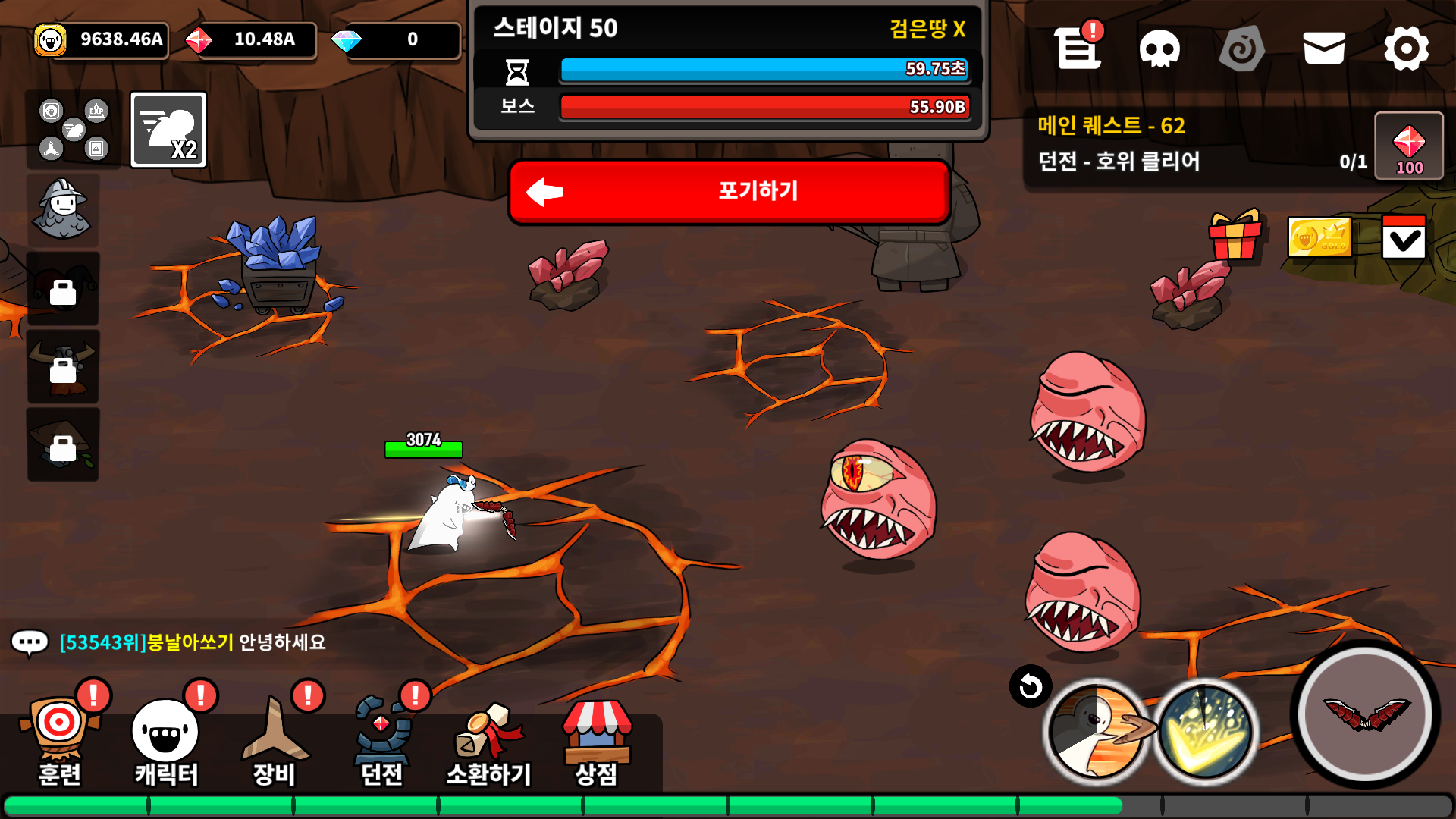Give up the boss fight with 포기하기
This screenshot has width=1456, height=819.
(x=730, y=191)
